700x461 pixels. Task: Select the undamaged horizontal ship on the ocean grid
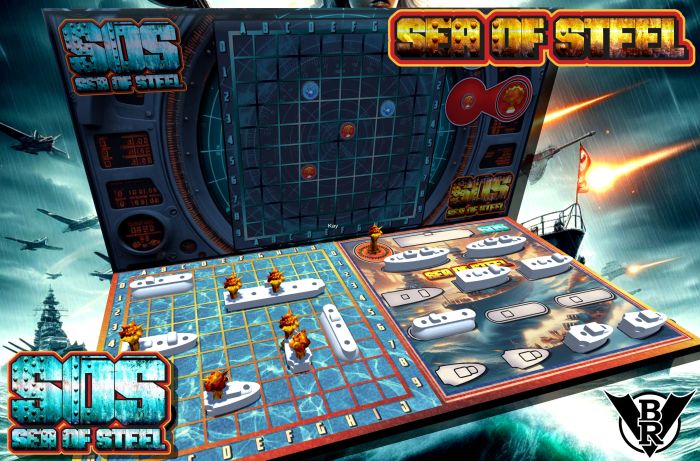click(x=160, y=283)
